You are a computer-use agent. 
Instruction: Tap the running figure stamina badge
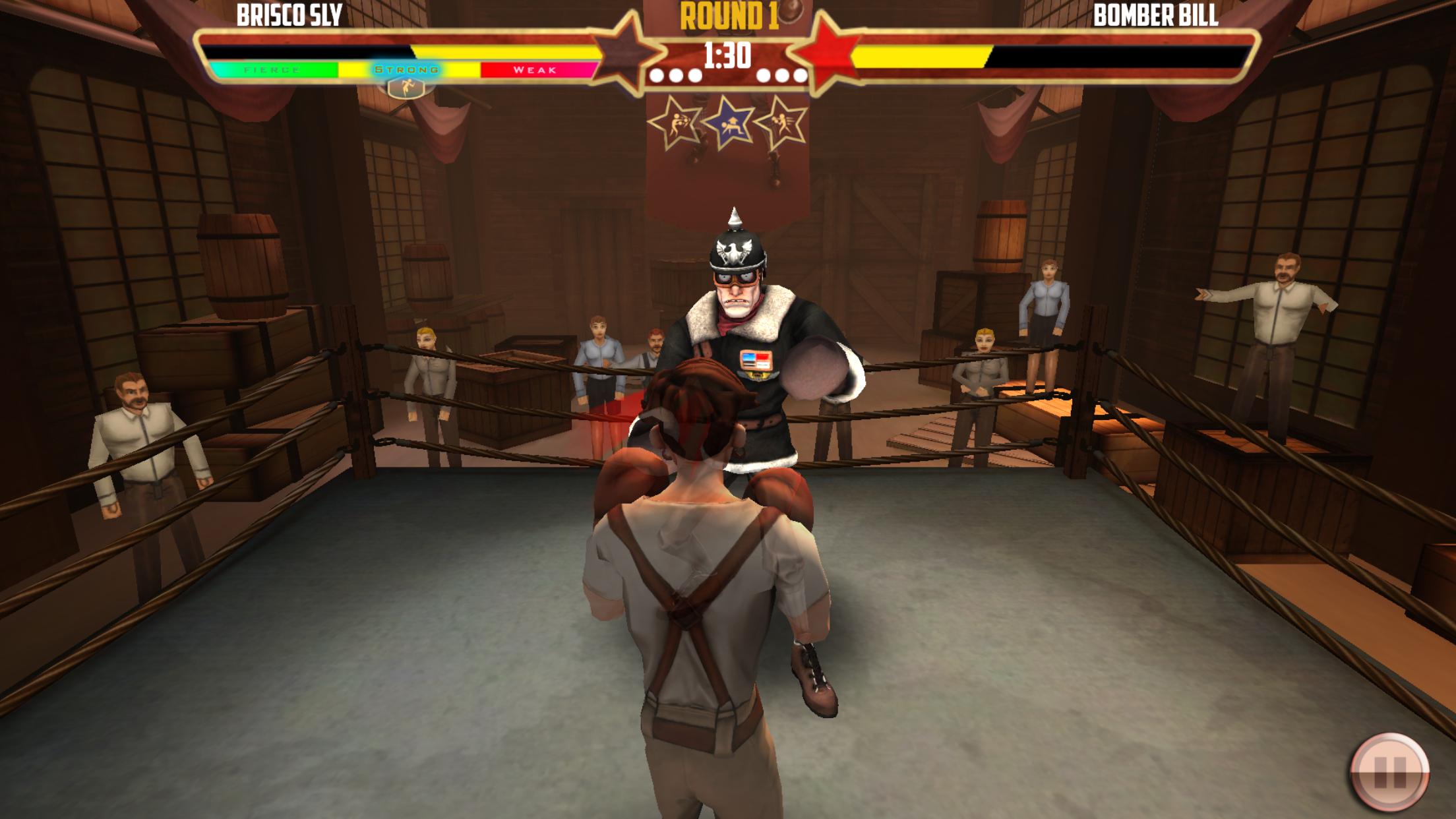click(407, 88)
